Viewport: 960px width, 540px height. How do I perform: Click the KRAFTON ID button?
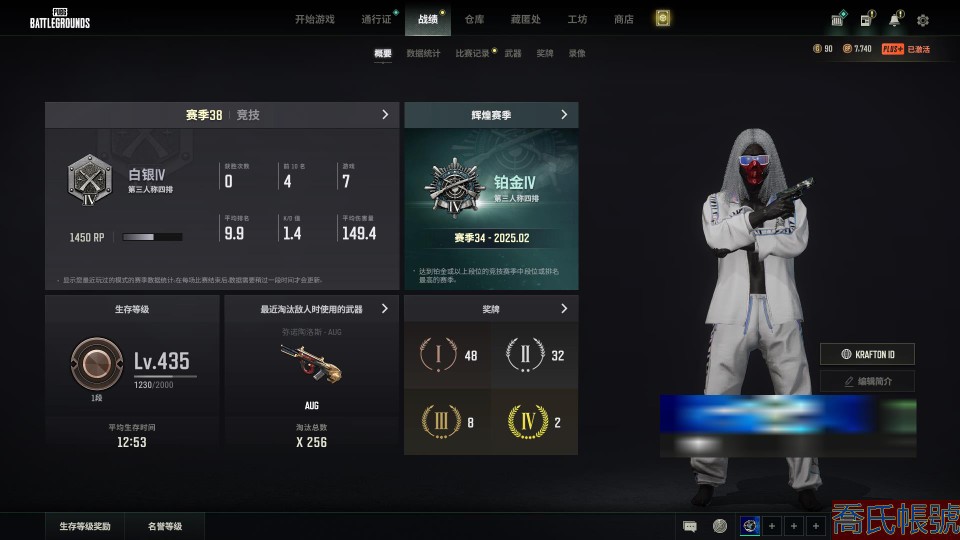867,354
